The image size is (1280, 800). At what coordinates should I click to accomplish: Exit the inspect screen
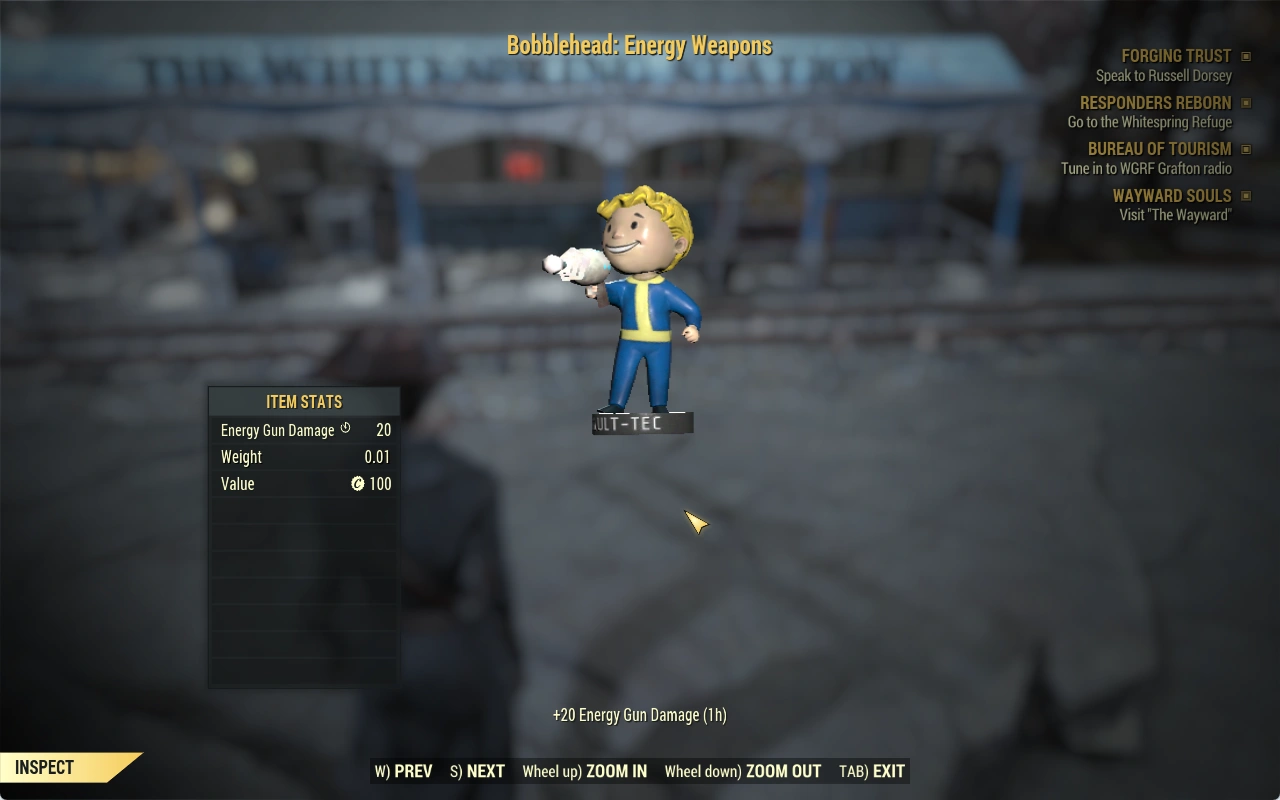872,771
